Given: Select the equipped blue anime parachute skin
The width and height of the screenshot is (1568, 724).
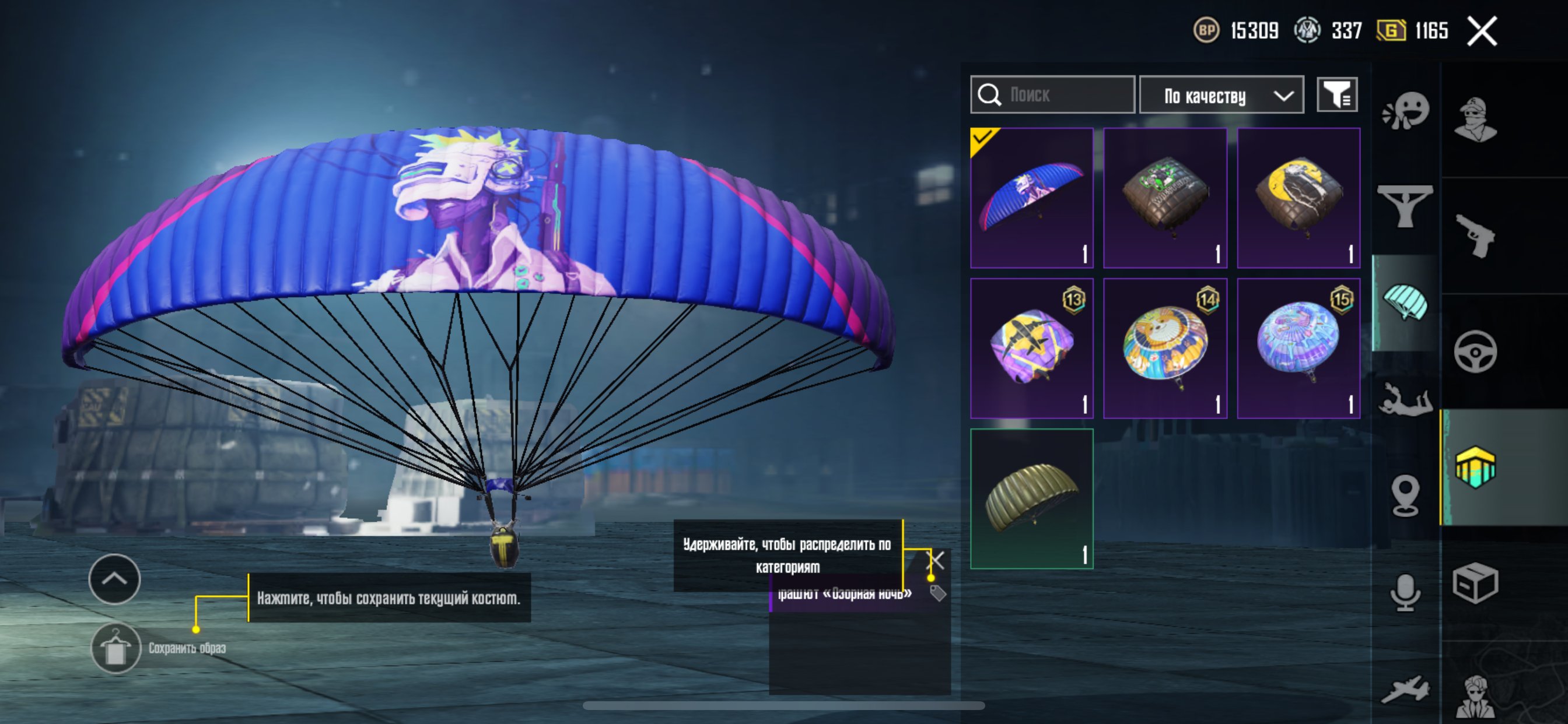Looking at the screenshot, I should [x=1031, y=198].
